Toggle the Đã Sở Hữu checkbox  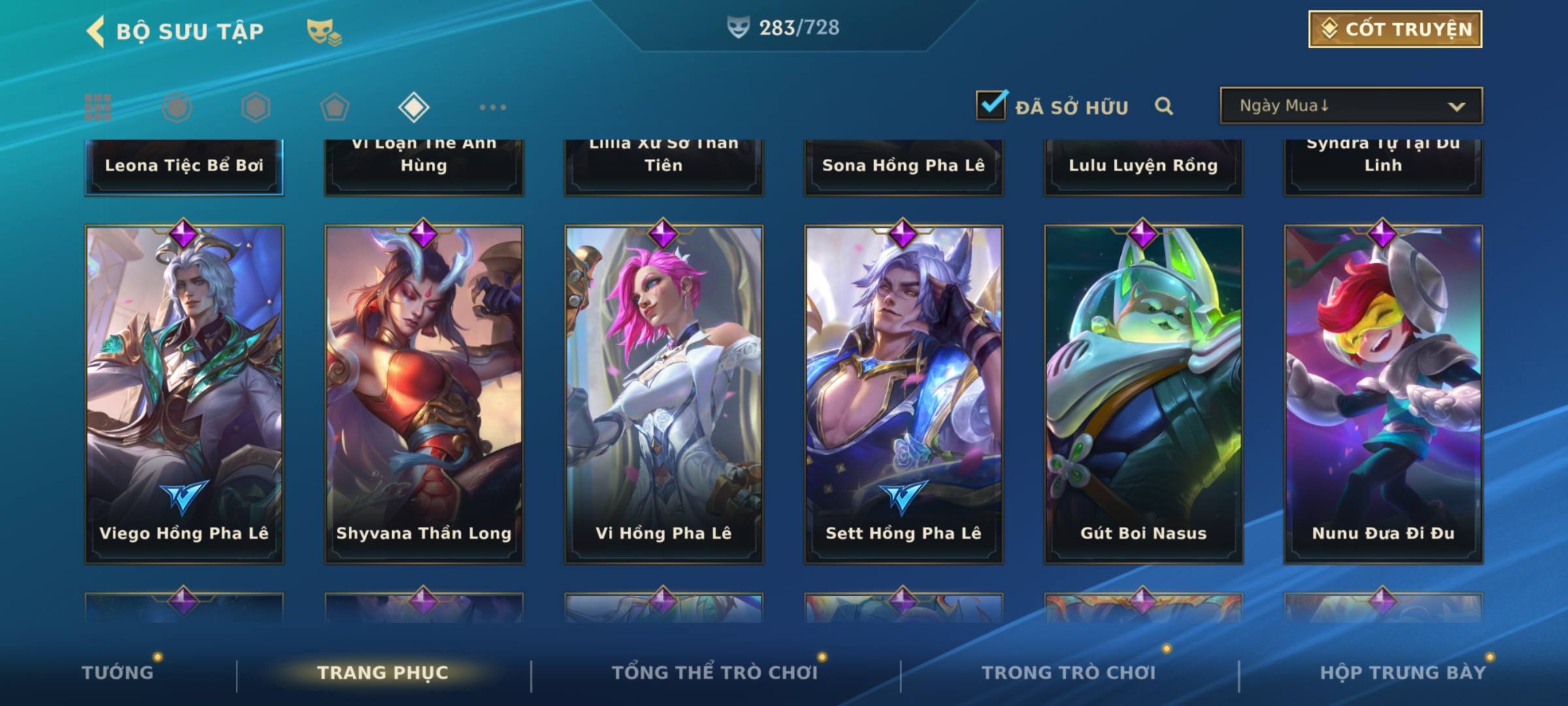(x=991, y=105)
